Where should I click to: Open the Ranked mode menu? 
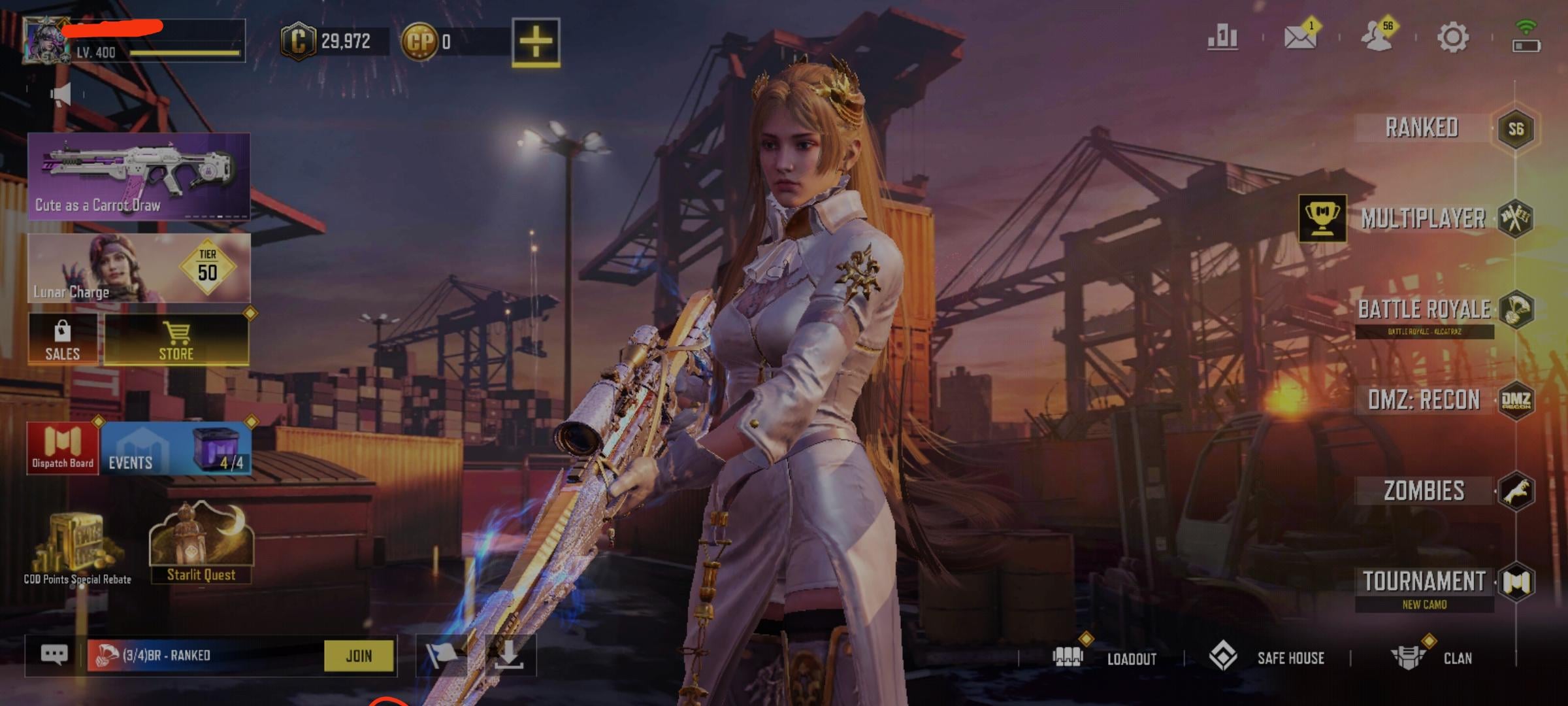point(1423,128)
